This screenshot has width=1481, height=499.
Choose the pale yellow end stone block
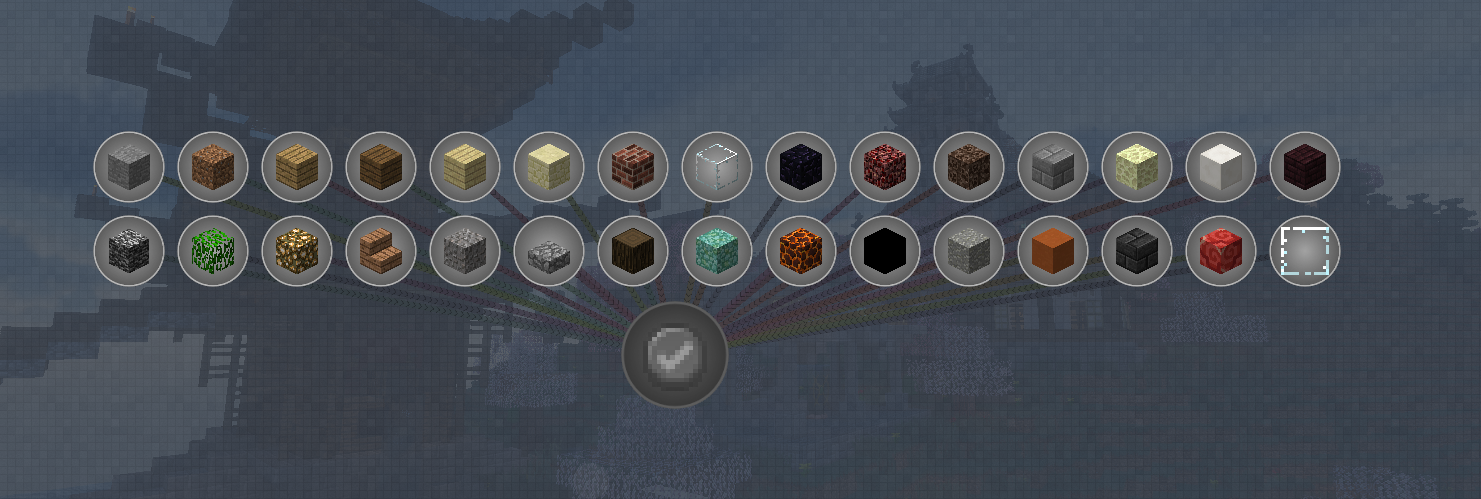(1137, 167)
